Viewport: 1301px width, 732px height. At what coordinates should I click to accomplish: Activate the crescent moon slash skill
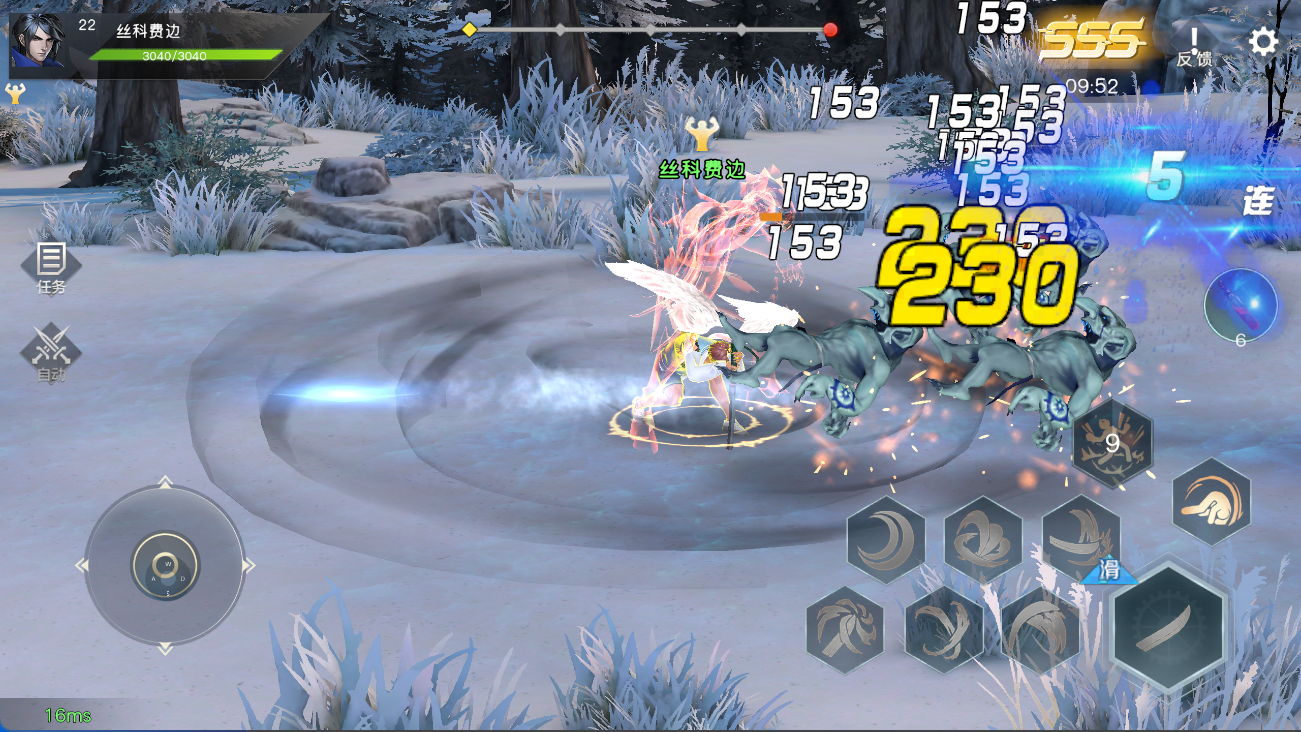(885, 540)
